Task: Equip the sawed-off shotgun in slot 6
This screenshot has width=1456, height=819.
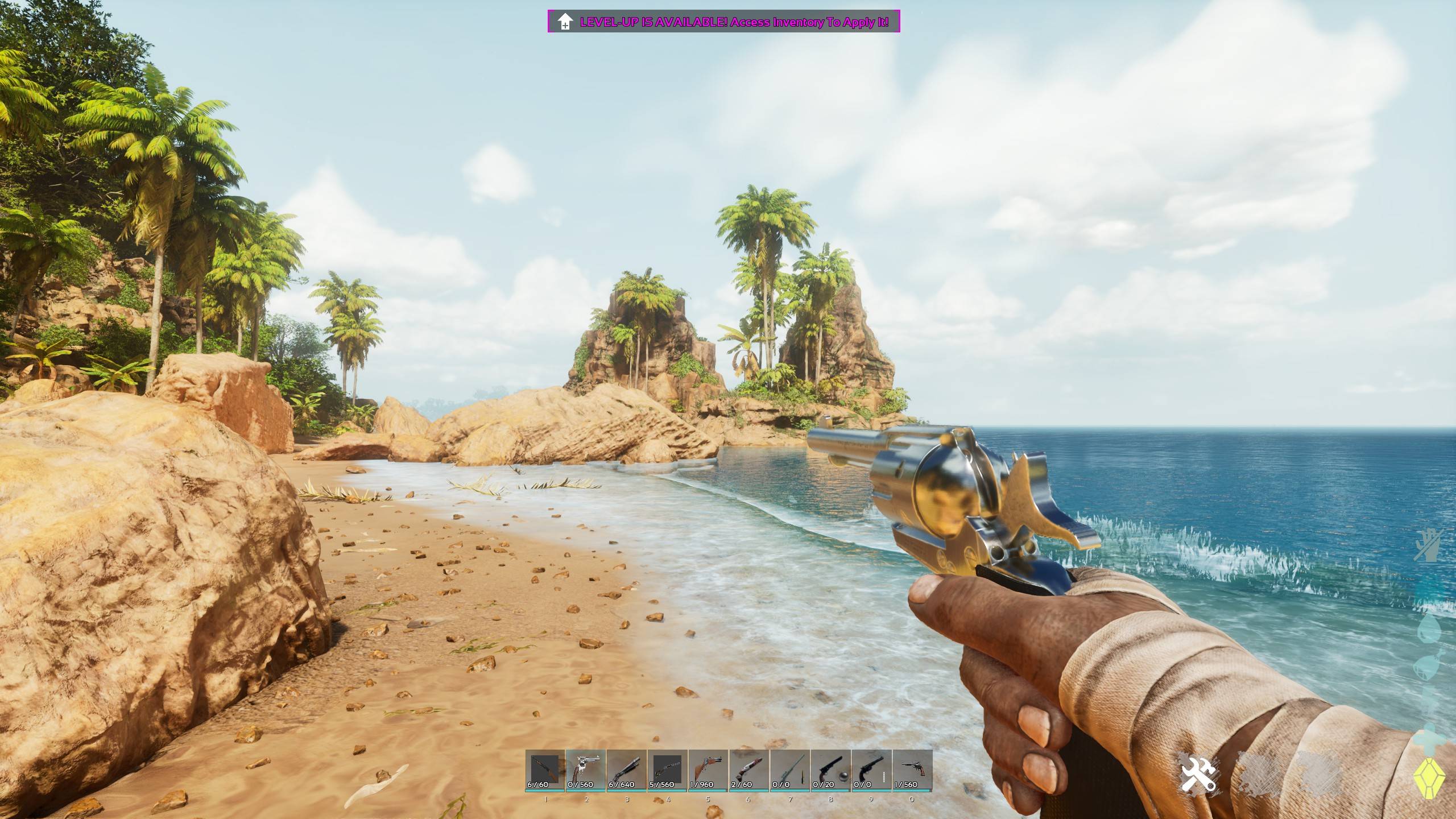Action: (749, 770)
